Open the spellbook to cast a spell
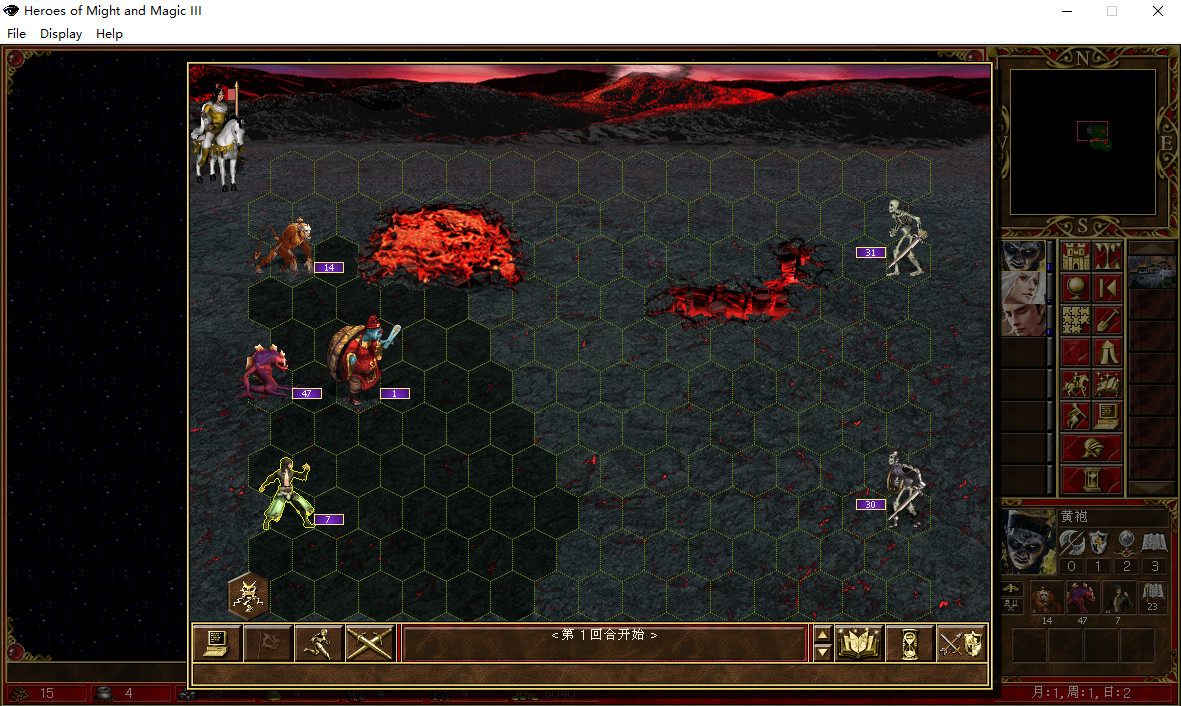1181x706 pixels. click(859, 643)
